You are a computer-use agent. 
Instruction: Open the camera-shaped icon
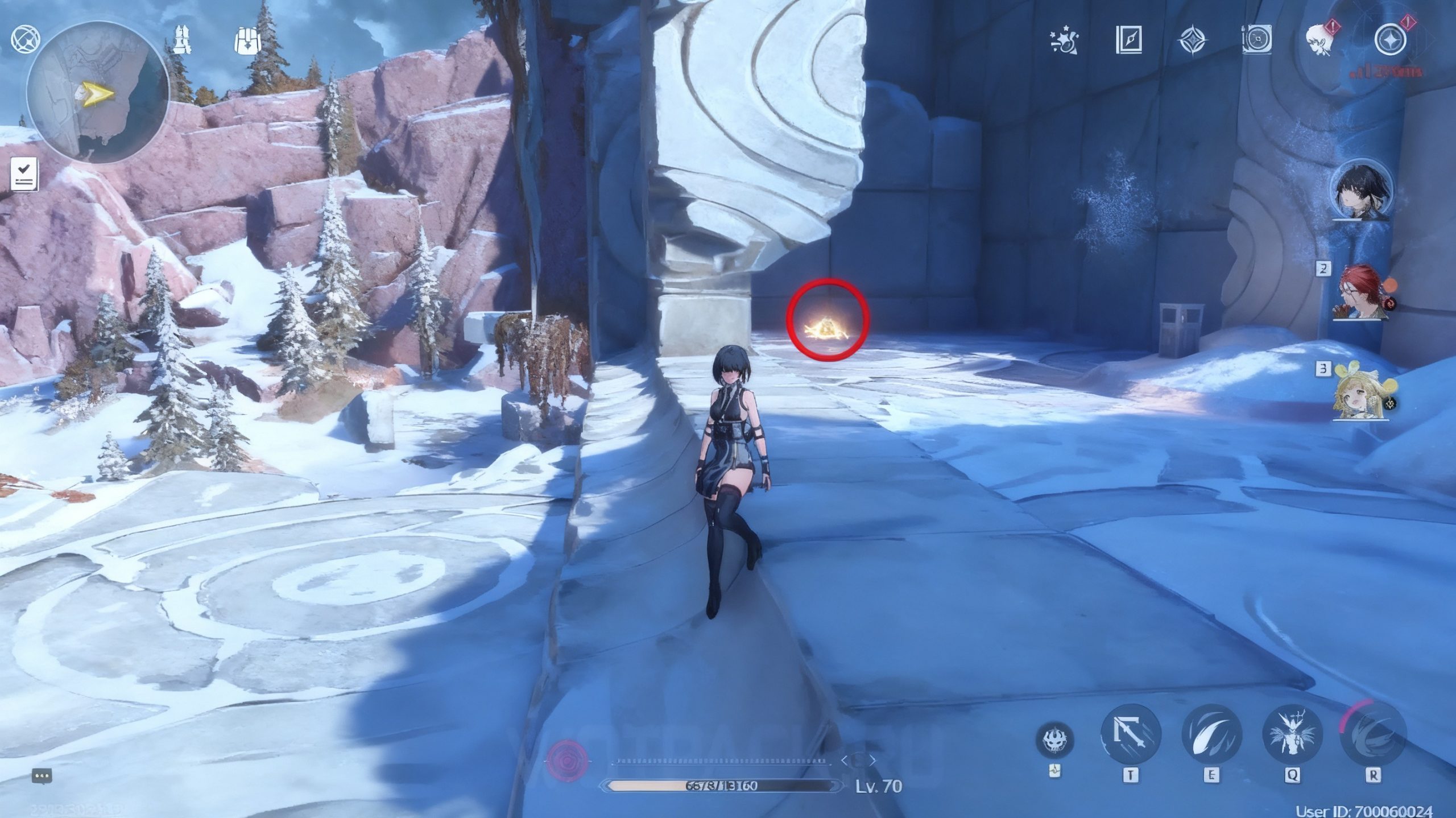1256,40
